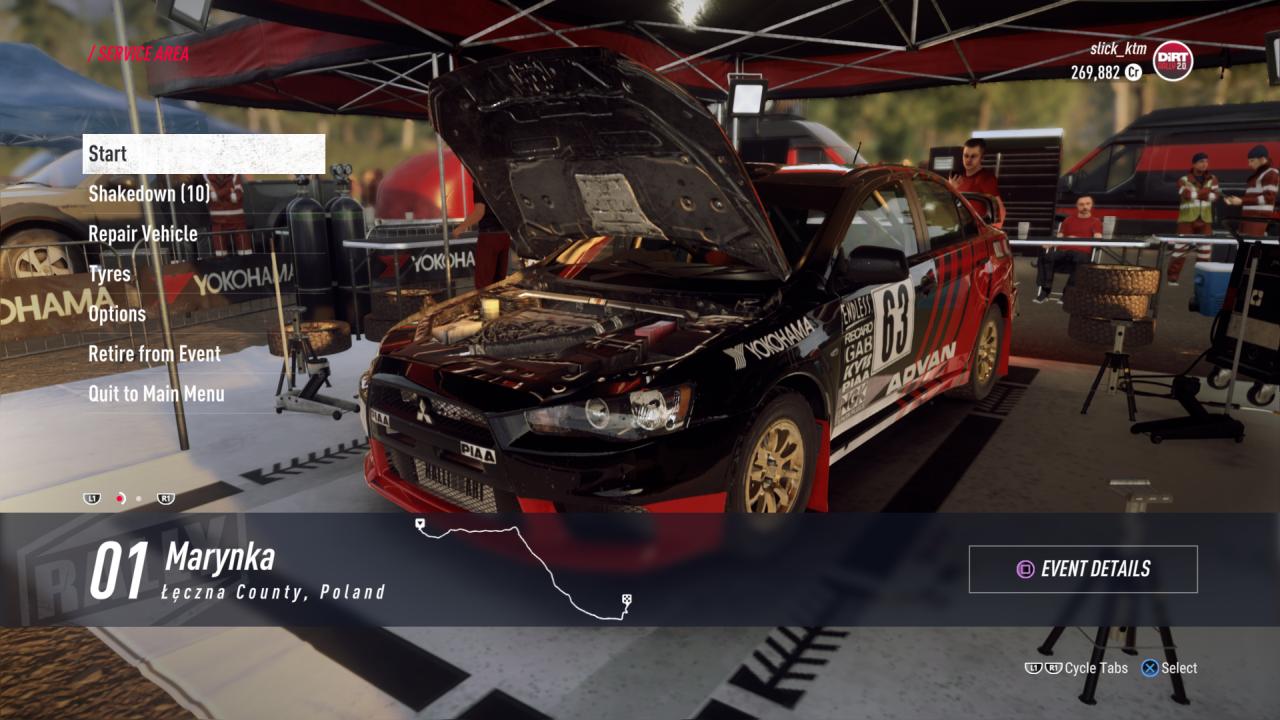
Task: Click the slick_ktm player profile badge
Action: pos(1172,61)
